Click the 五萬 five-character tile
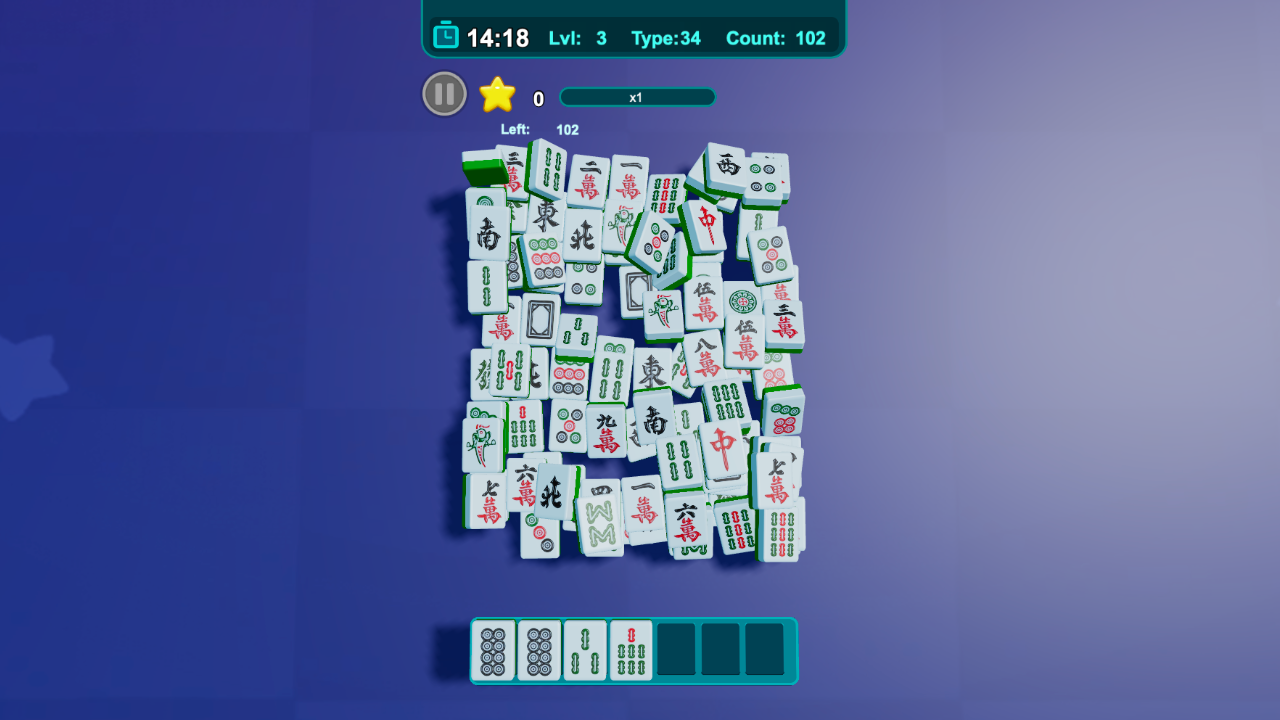This screenshot has height=720, width=1280. click(705, 302)
